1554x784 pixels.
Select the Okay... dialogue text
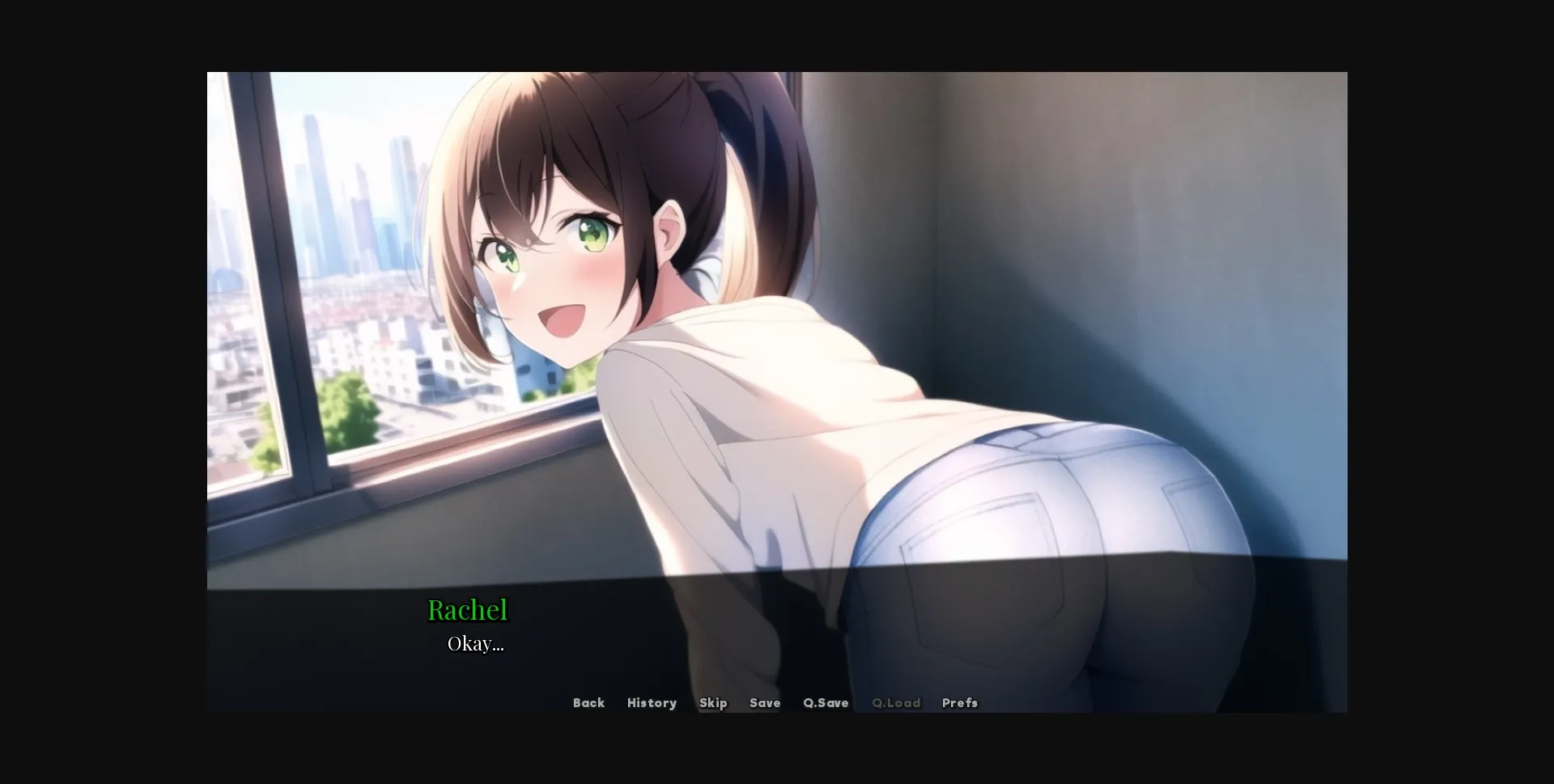coord(476,644)
